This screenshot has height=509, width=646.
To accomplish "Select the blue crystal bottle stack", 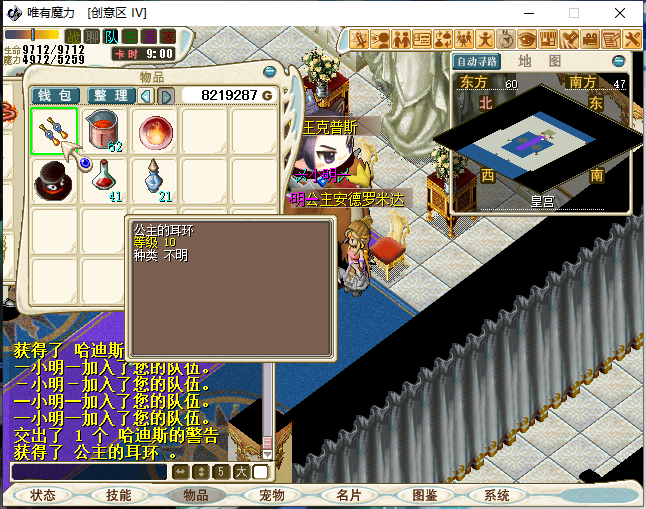I will pos(153,181).
